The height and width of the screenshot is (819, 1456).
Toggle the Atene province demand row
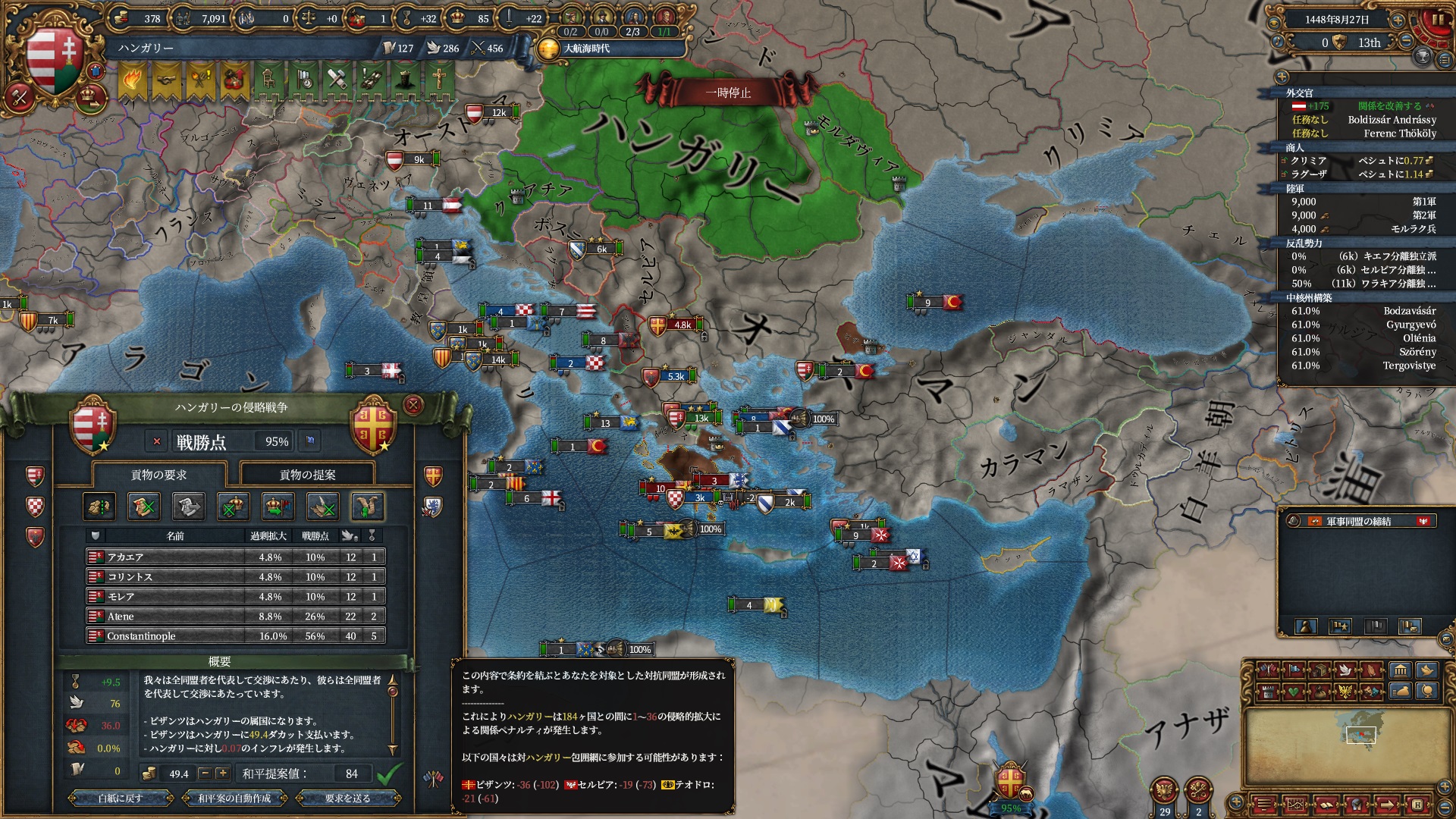pos(235,617)
